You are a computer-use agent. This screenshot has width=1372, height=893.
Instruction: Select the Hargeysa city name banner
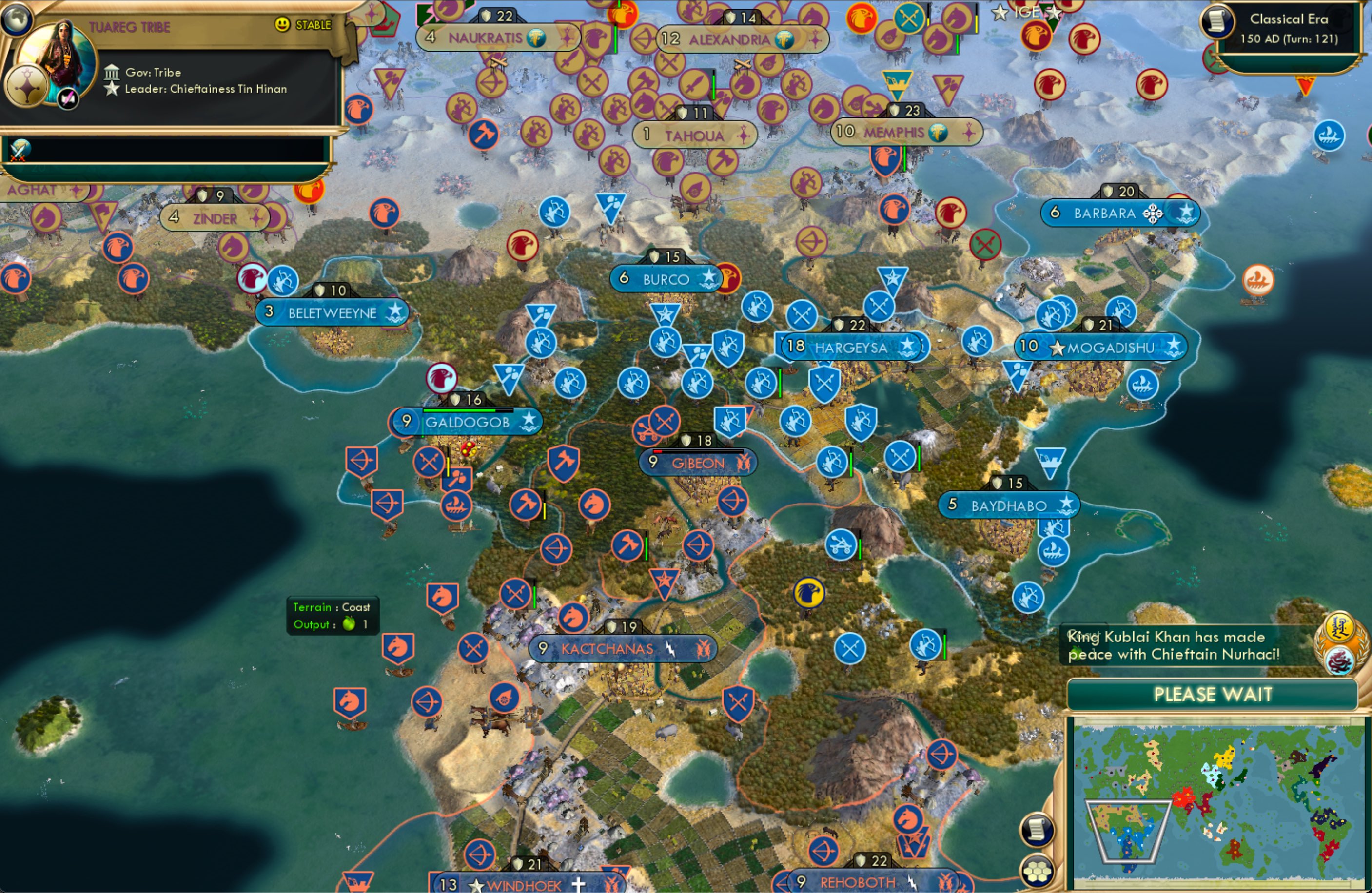pyautogui.click(x=852, y=348)
